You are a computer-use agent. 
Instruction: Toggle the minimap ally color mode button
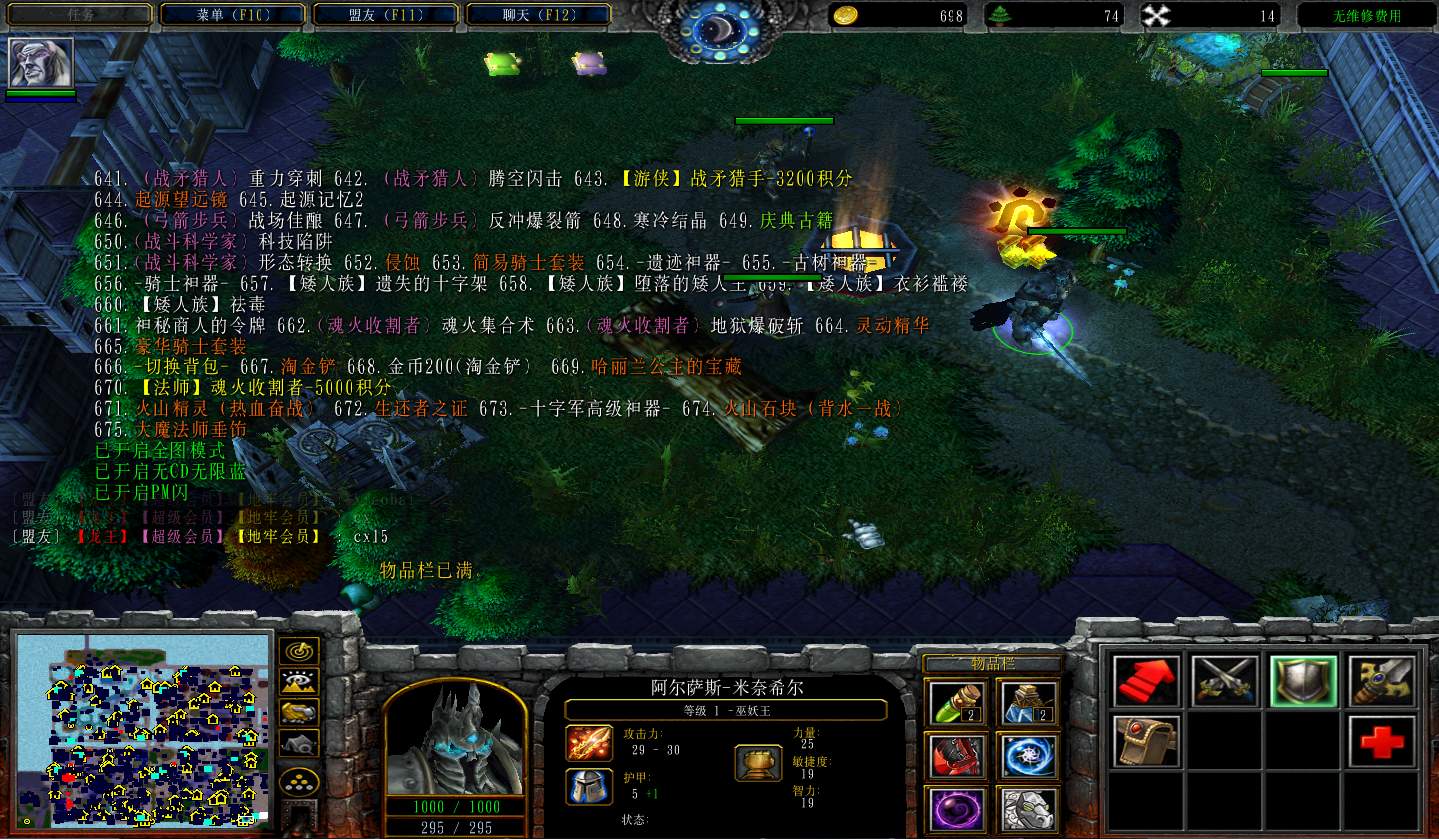299,712
